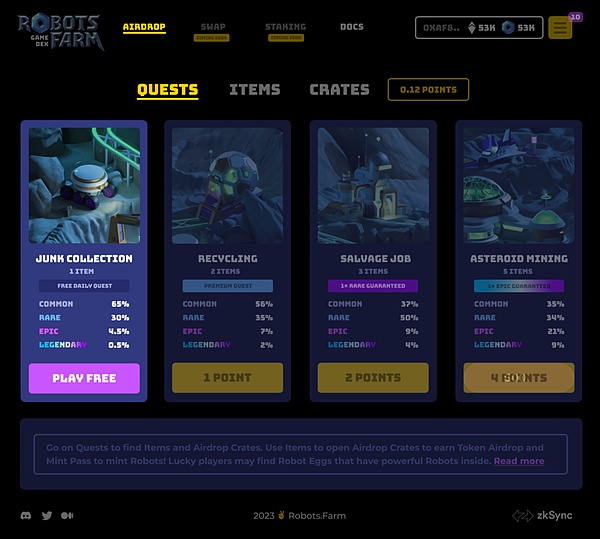Open the Staking section

(286, 27)
